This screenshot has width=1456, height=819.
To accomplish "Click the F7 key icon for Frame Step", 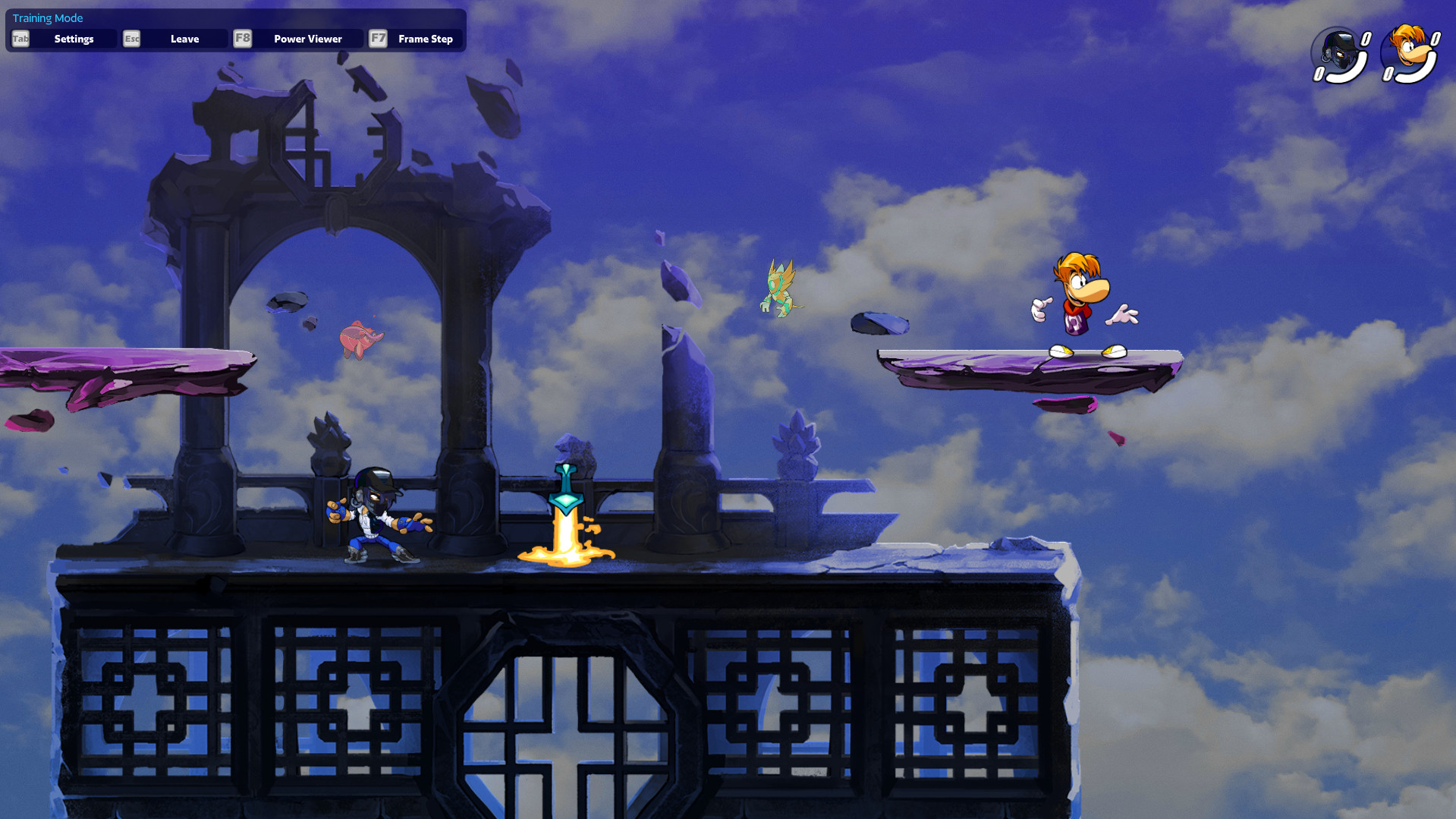I will coord(377,39).
